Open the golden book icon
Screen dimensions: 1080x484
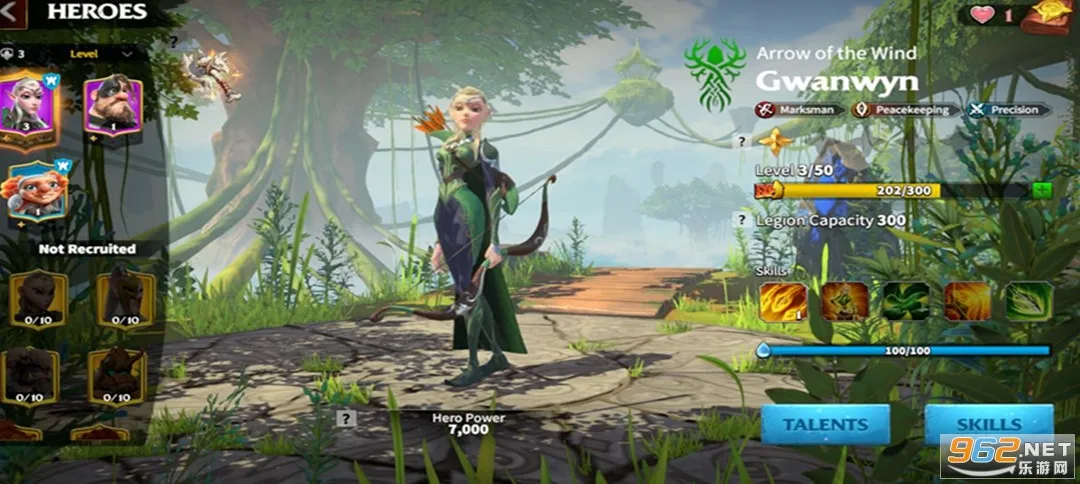1051,17
